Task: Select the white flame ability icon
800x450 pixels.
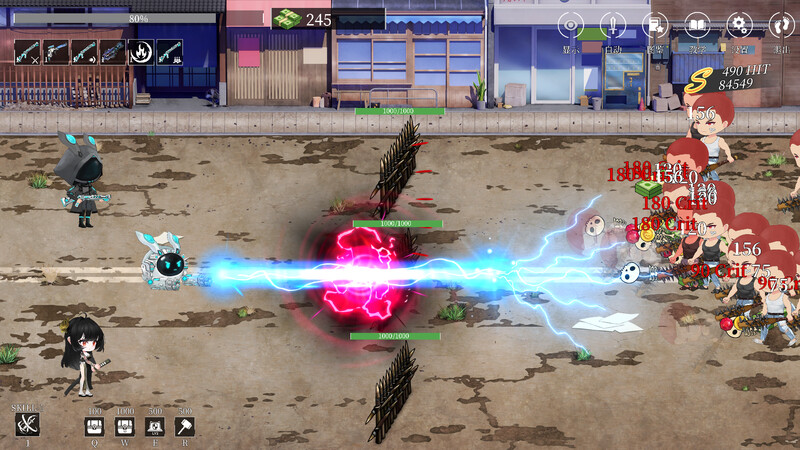Action: click(x=141, y=52)
